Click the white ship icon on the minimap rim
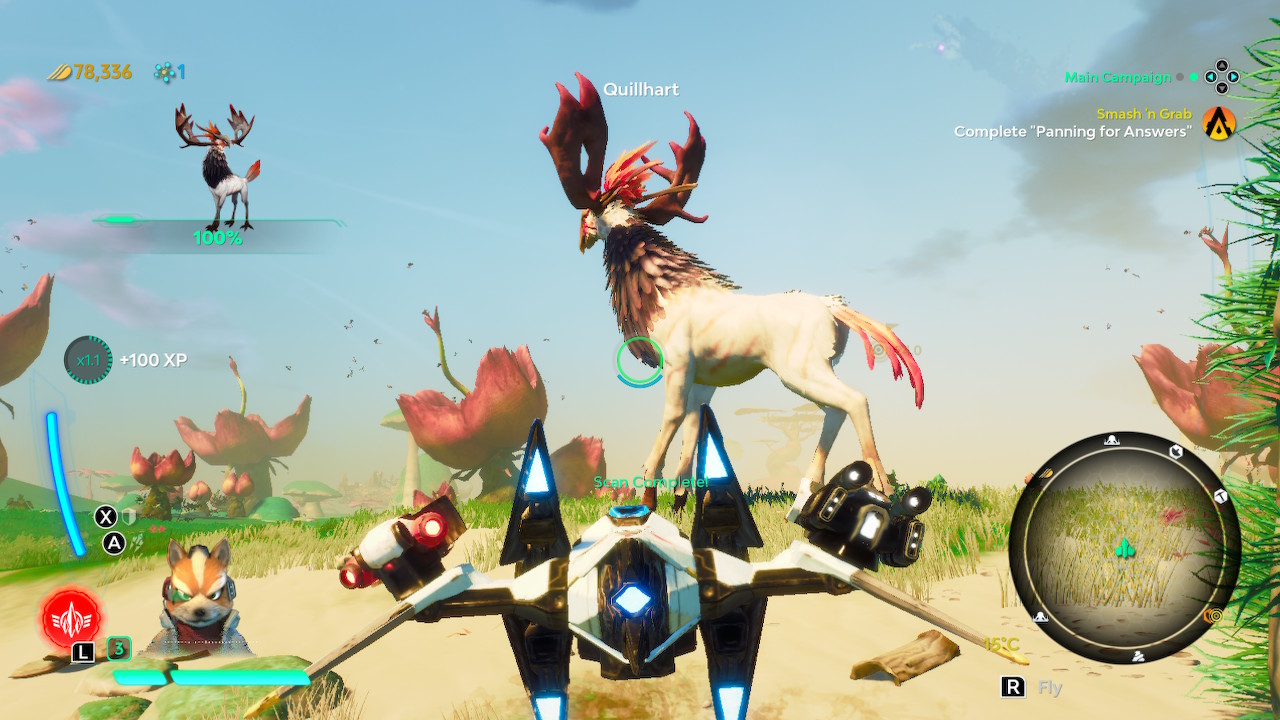1280x720 pixels. pos(1176,451)
